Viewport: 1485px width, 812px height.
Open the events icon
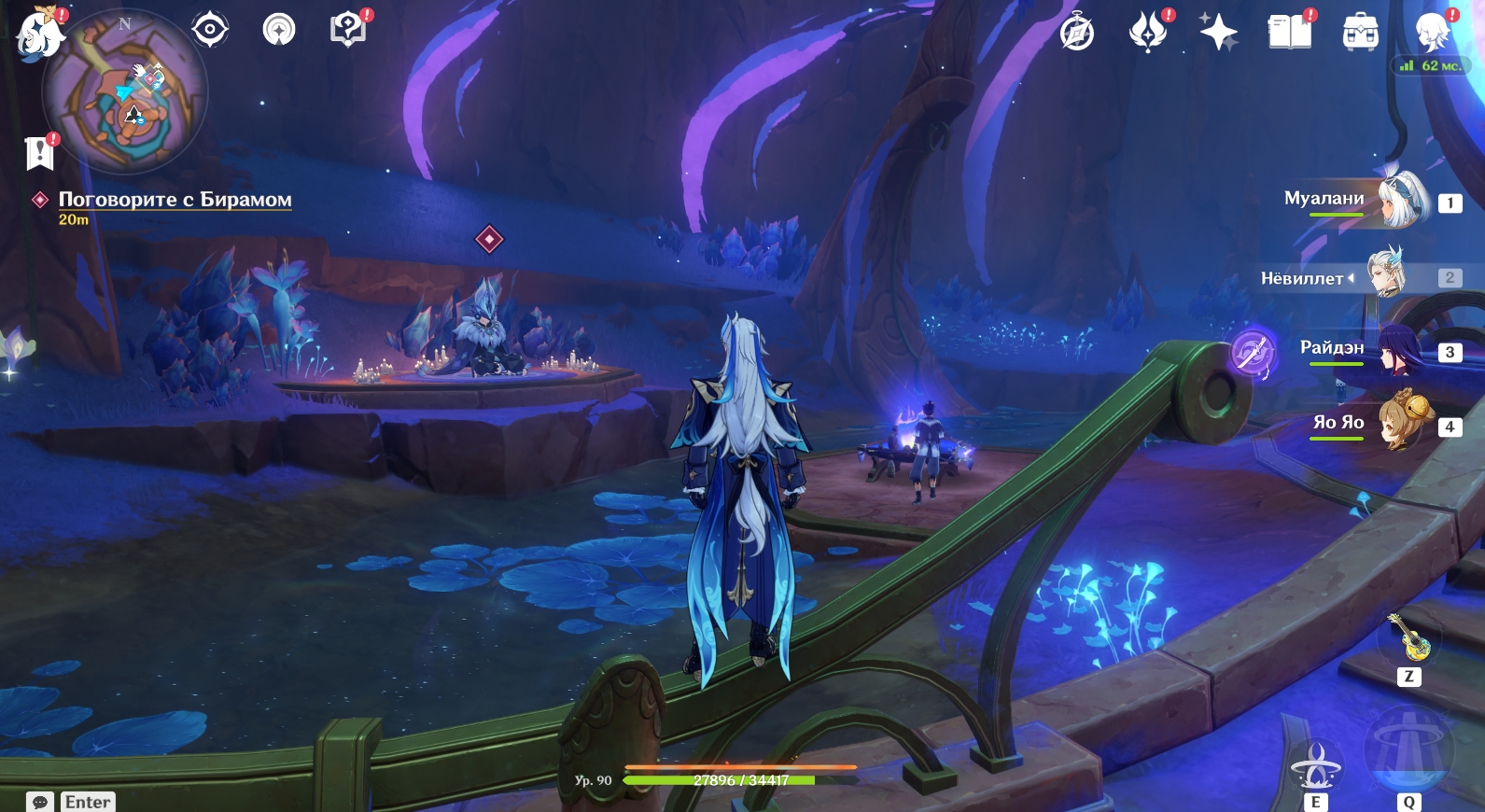(x=1148, y=33)
